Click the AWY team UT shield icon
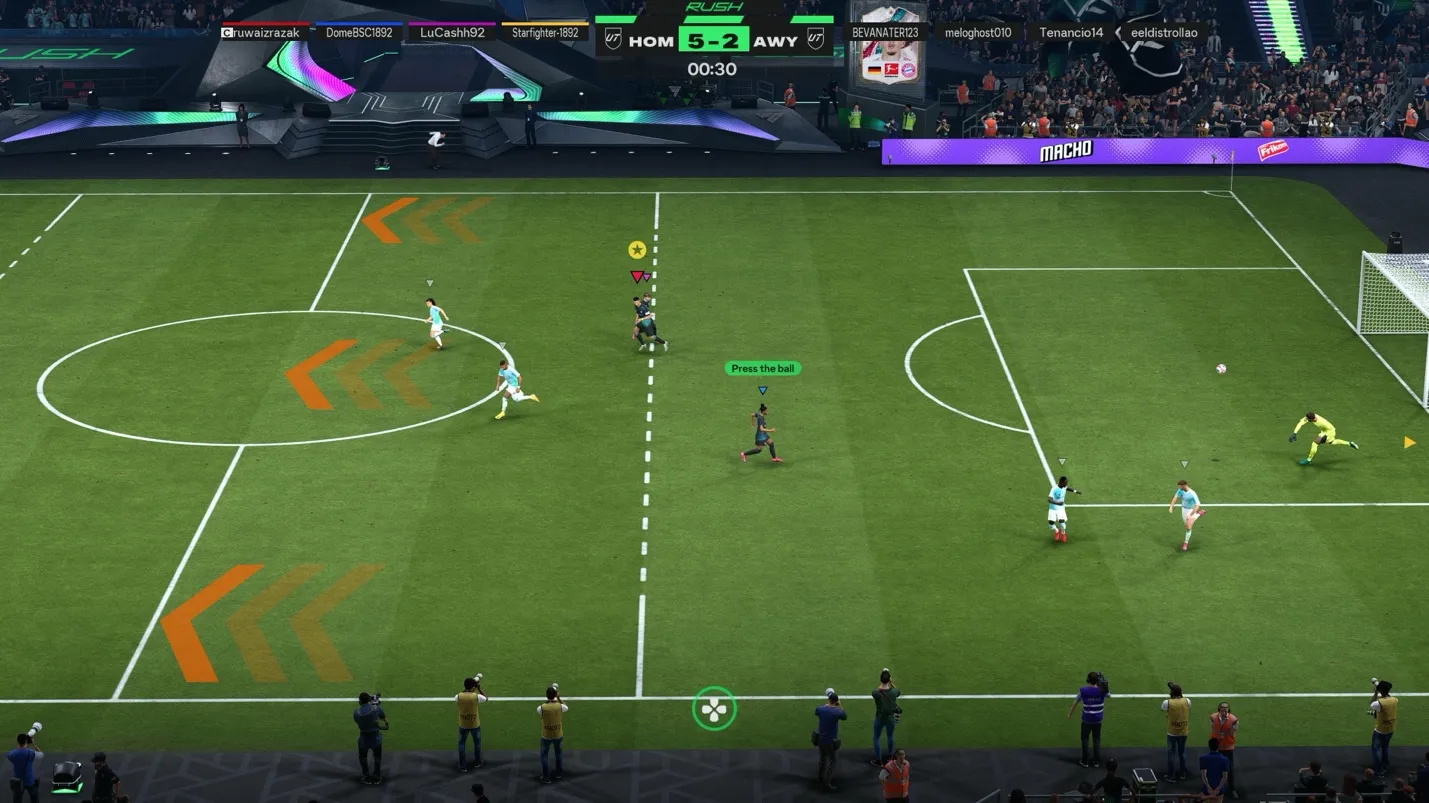The height and width of the screenshot is (803, 1429). [817, 39]
